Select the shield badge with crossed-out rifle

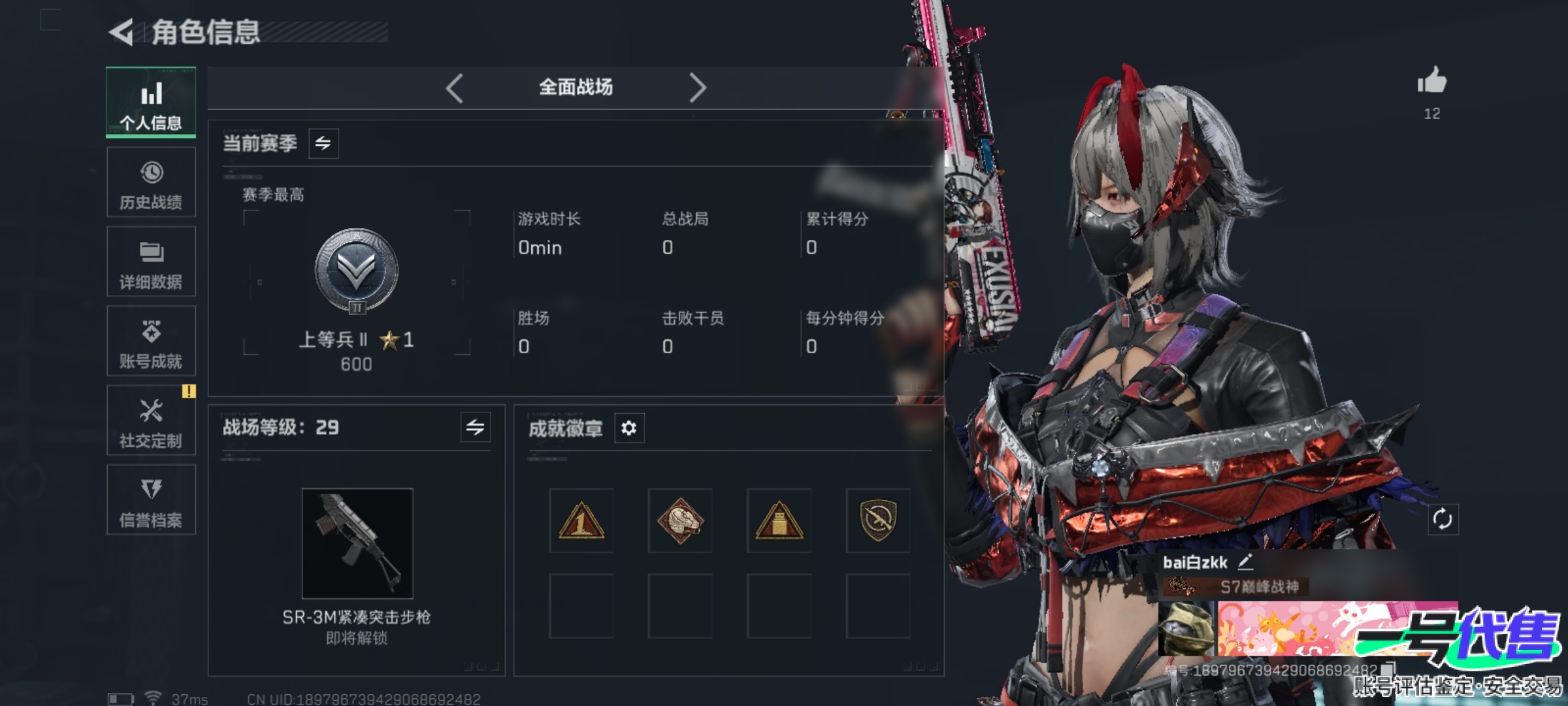tap(878, 521)
